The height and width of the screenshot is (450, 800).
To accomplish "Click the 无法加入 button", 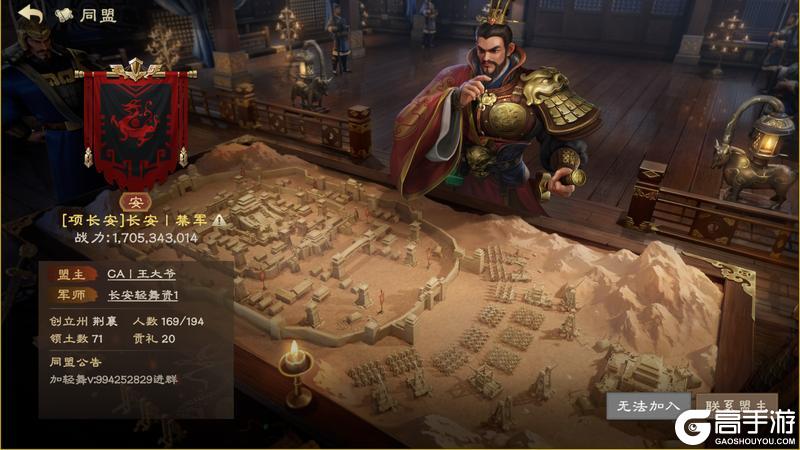I will click(645, 406).
